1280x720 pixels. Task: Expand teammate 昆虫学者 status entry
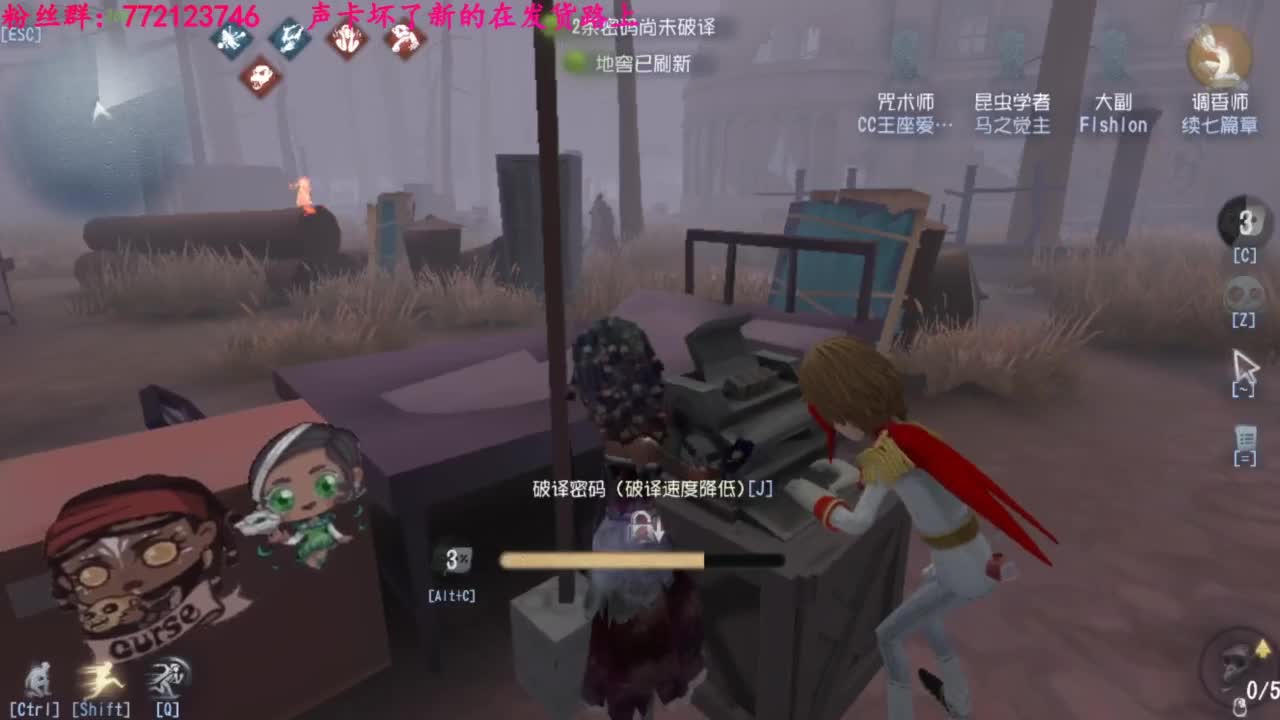point(1010,113)
